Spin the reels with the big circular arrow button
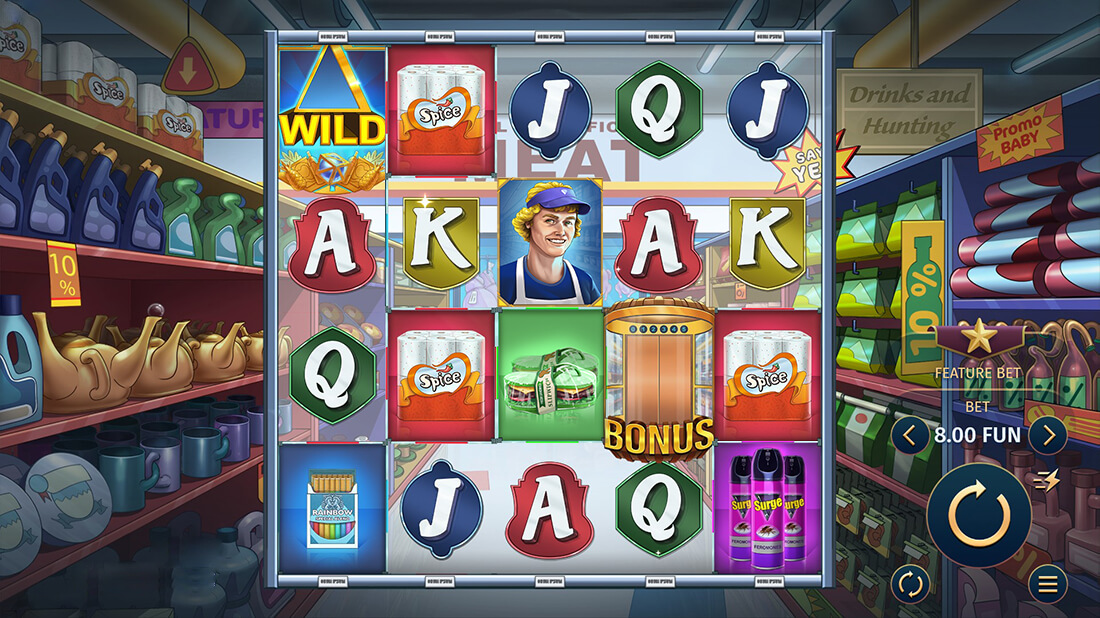Viewport: 1100px width, 618px height. [x=979, y=515]
